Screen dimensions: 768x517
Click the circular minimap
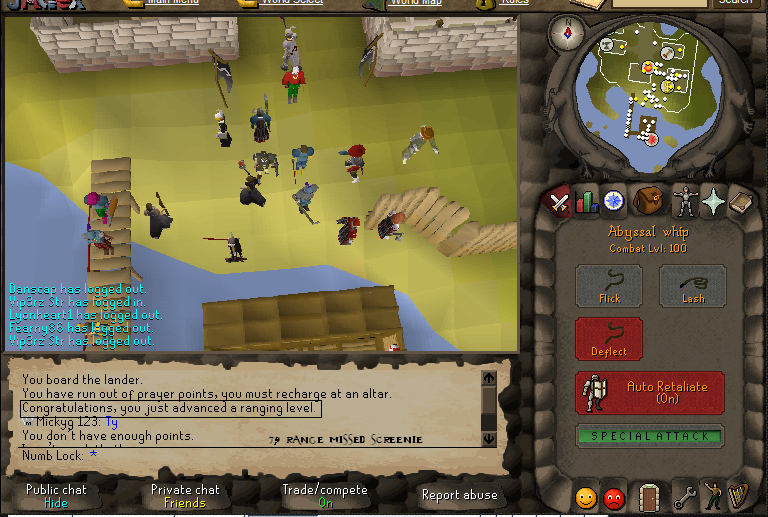(650, 88)
